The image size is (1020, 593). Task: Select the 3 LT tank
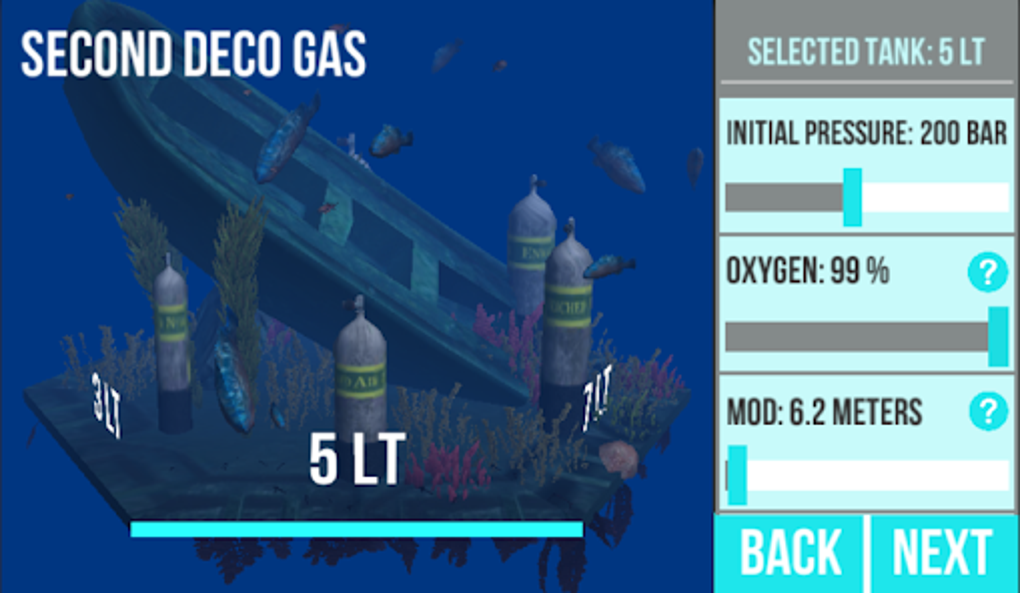[x=172, y=345]
